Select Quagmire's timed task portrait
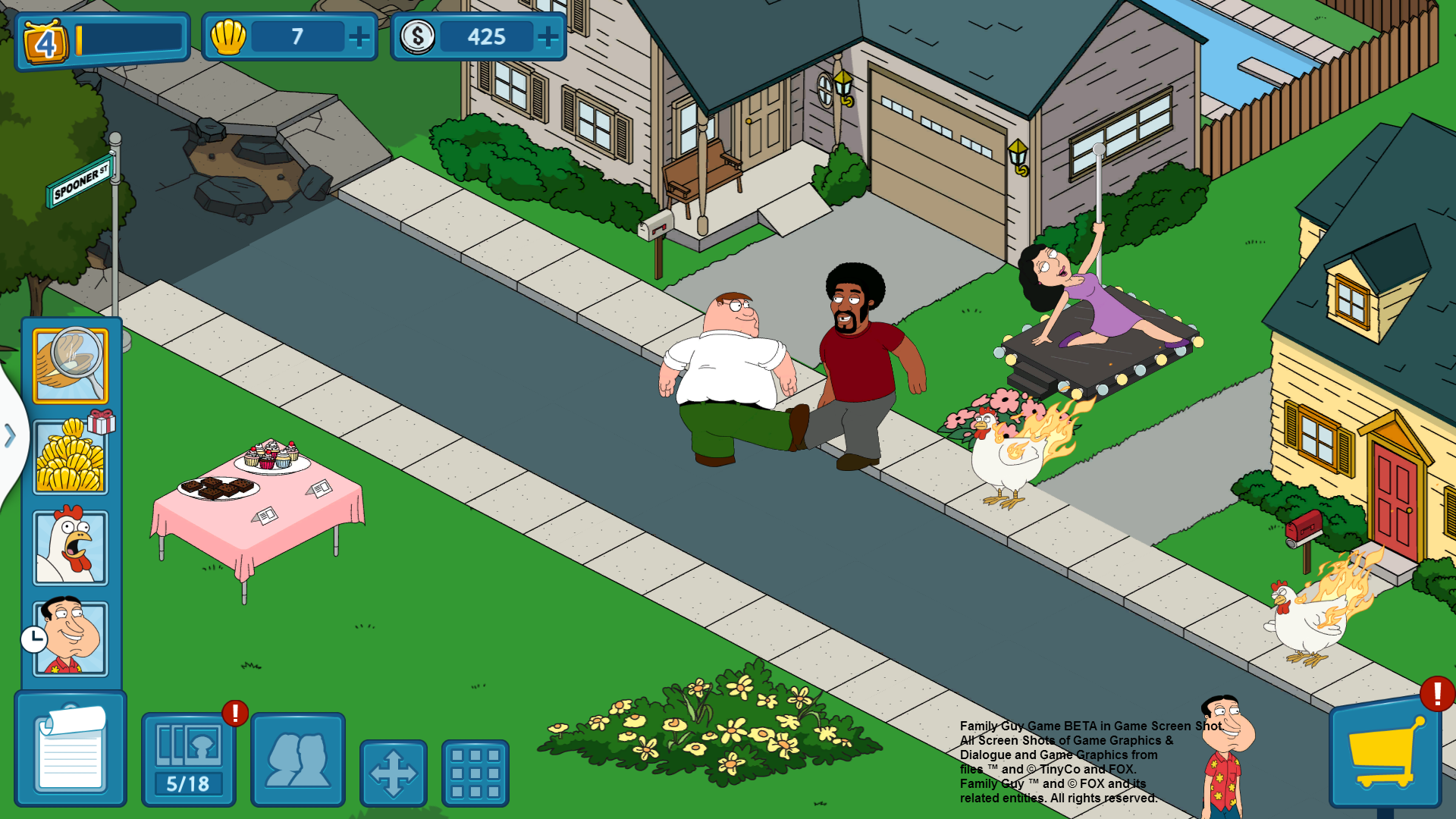This screenshot has height=819, width=1456. coord(71,639)
